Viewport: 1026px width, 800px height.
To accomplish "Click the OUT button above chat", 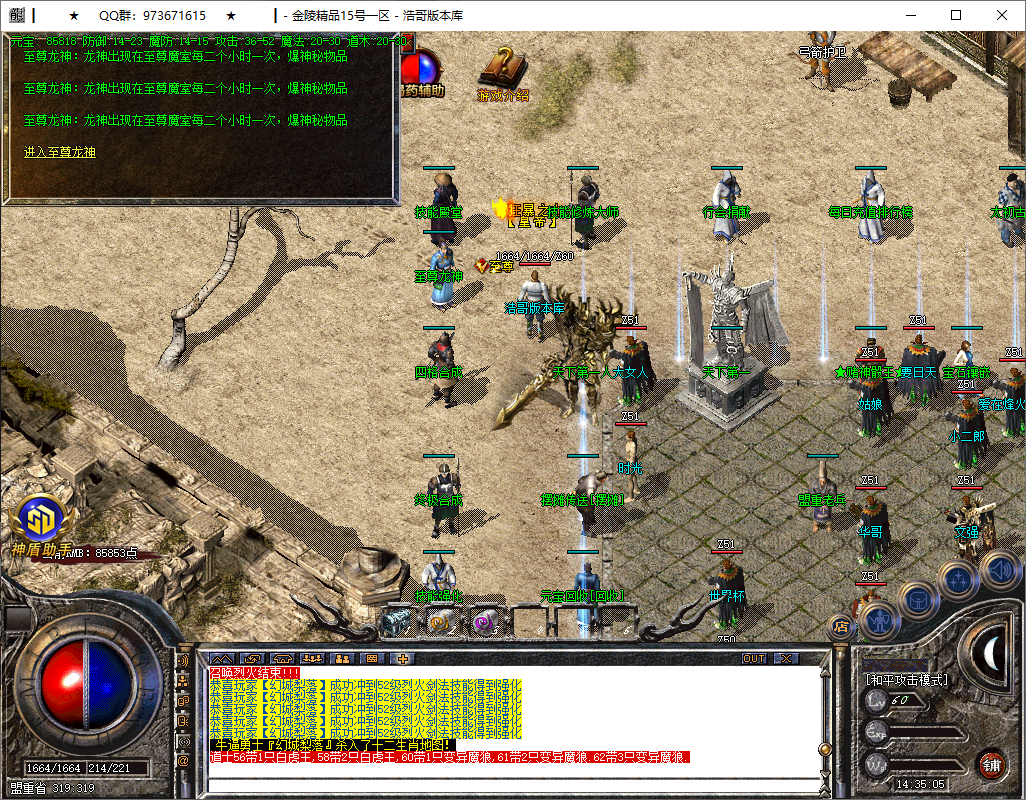I will pos(754,659).
